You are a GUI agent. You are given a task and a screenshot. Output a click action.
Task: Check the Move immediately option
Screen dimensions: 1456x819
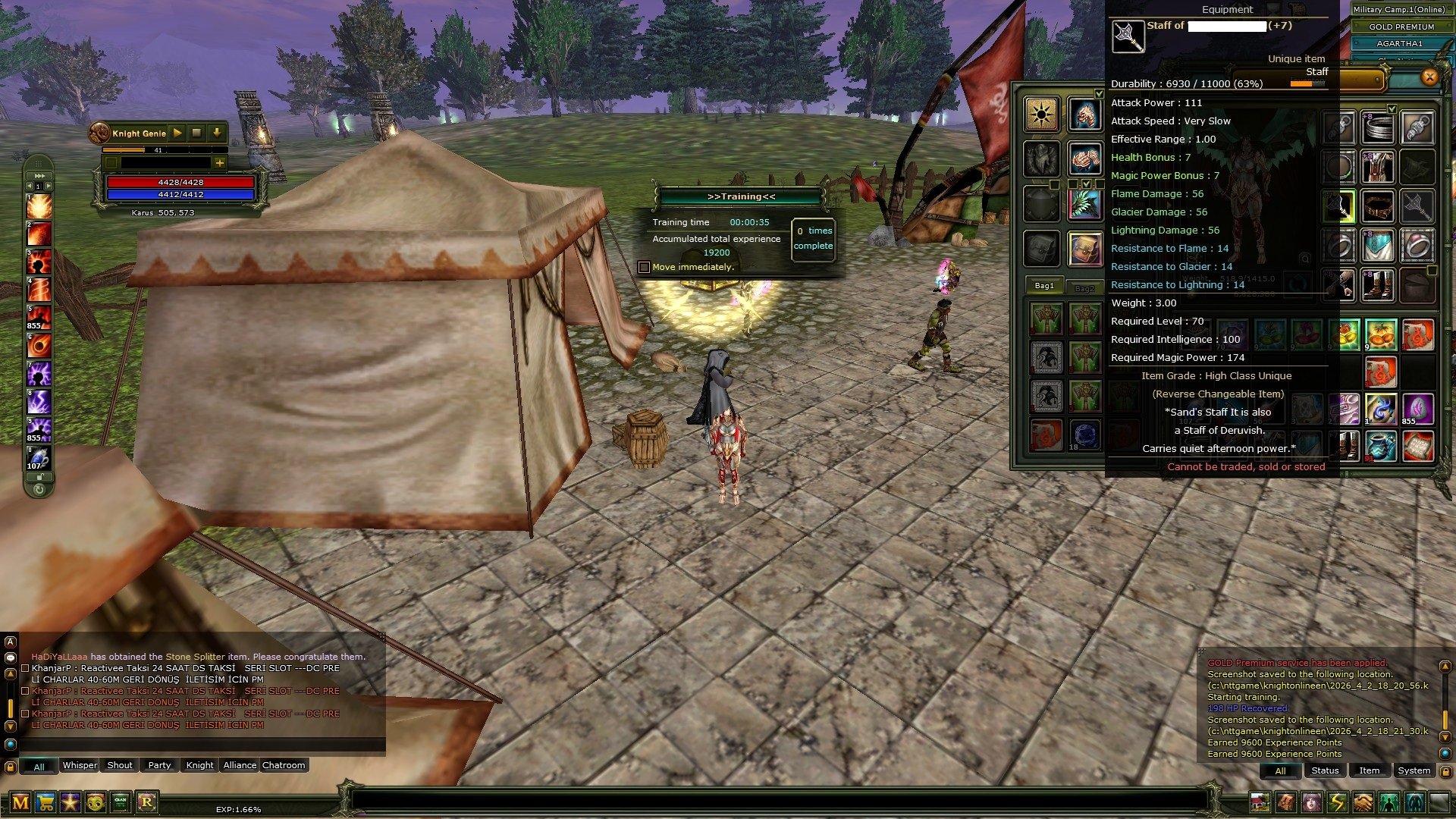coord(644,267)
